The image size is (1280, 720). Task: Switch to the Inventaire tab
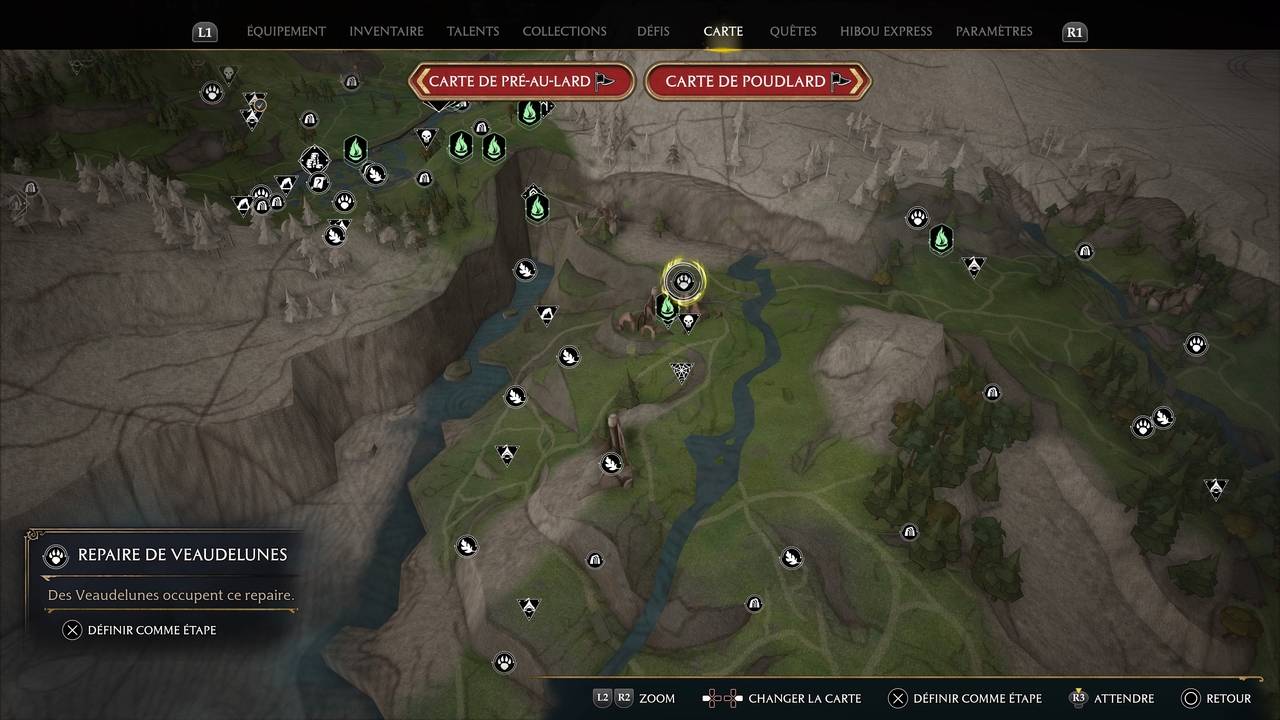[x=386, y=31]
